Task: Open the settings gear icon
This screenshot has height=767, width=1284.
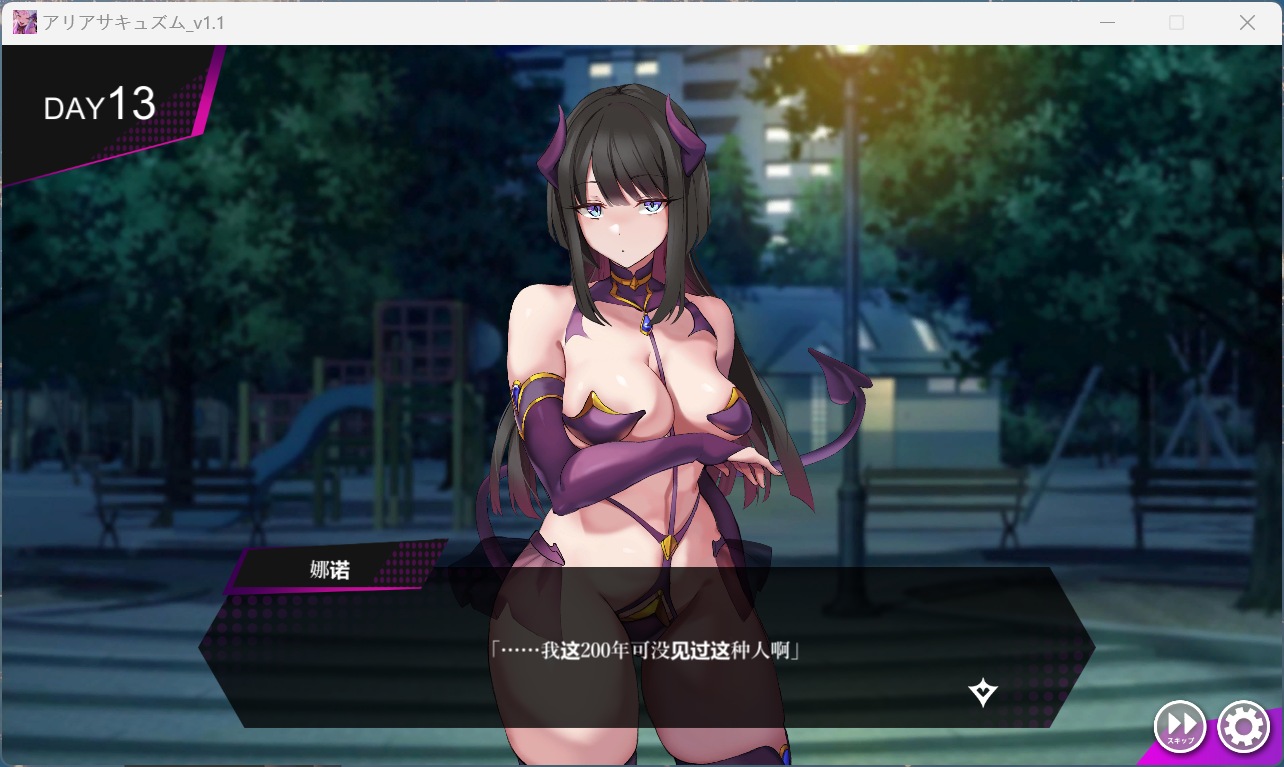Action: pos(1243,727)
